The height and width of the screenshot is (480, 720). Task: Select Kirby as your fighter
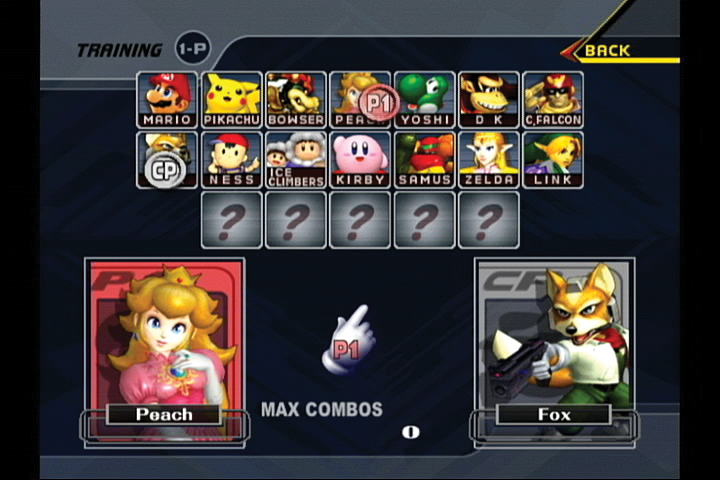point(360,160)
